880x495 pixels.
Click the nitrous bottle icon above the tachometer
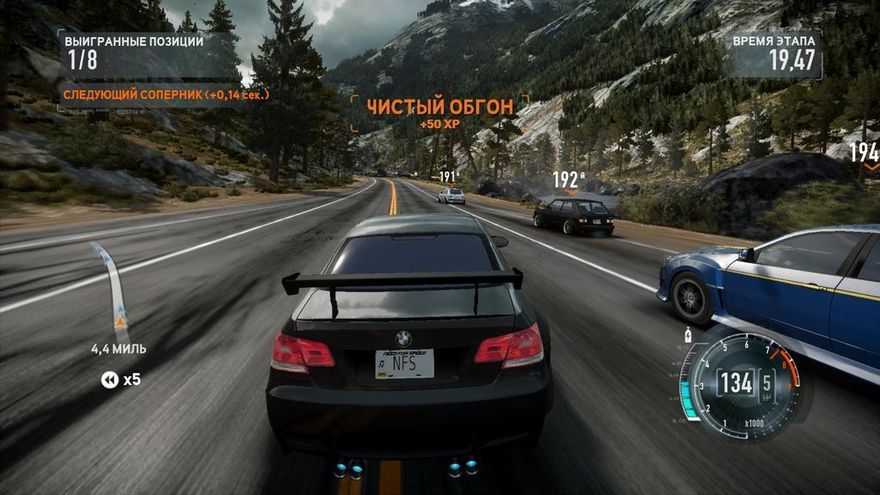[x=689, y=334]
